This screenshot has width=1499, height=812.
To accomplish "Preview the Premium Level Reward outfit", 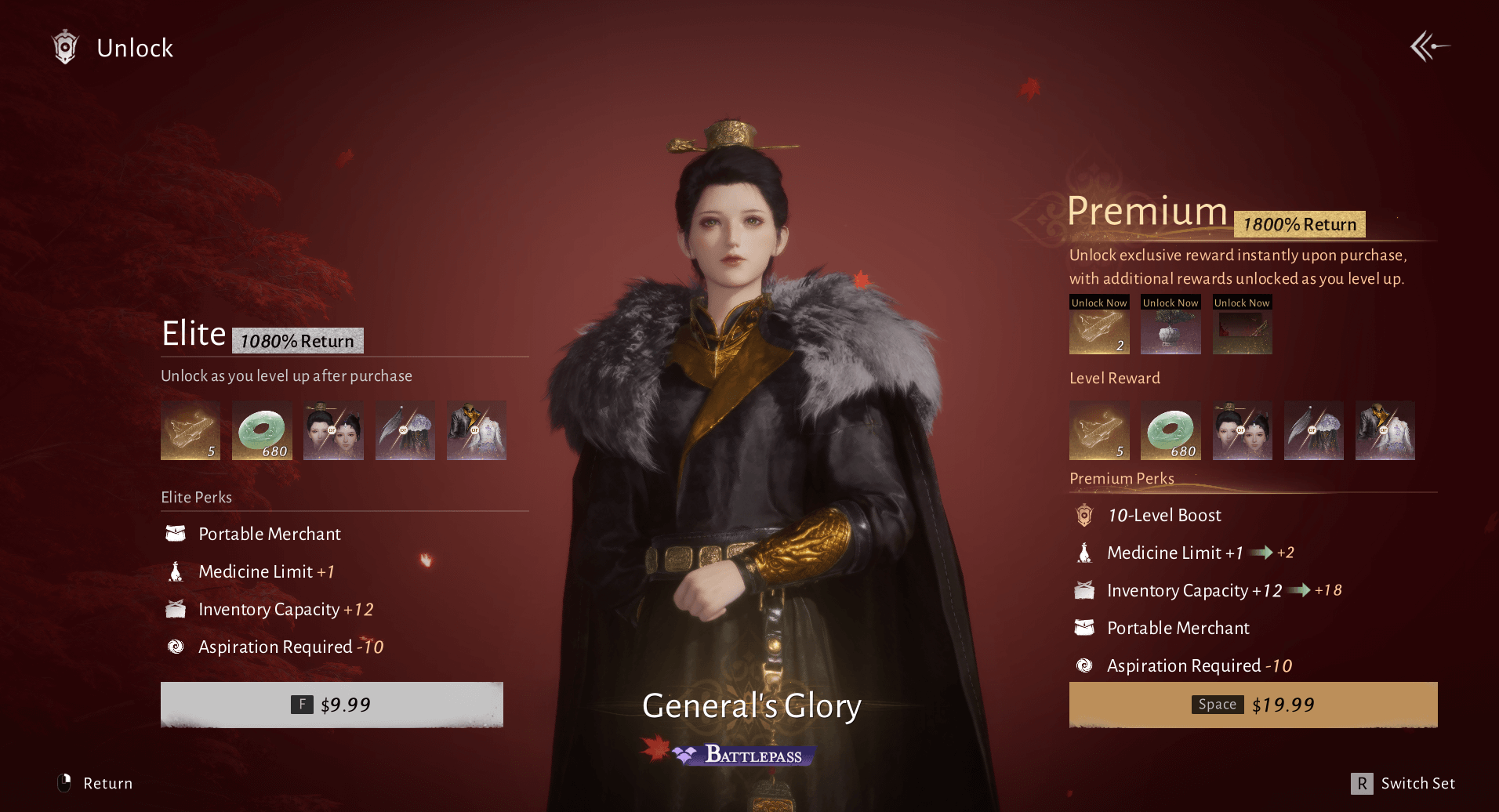I will tap(1385, 430).
